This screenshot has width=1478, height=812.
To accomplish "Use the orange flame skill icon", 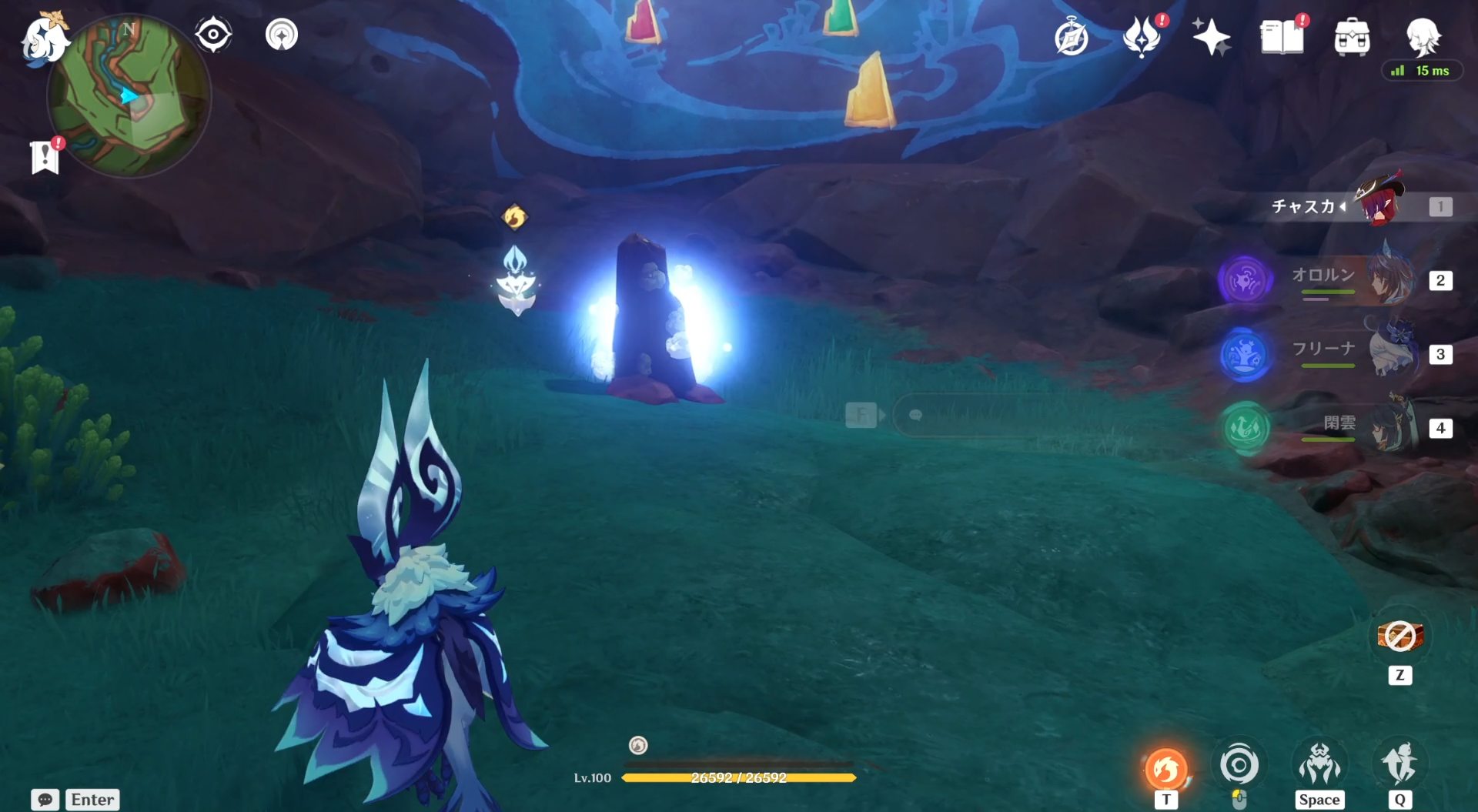I will click(1166, 768).
